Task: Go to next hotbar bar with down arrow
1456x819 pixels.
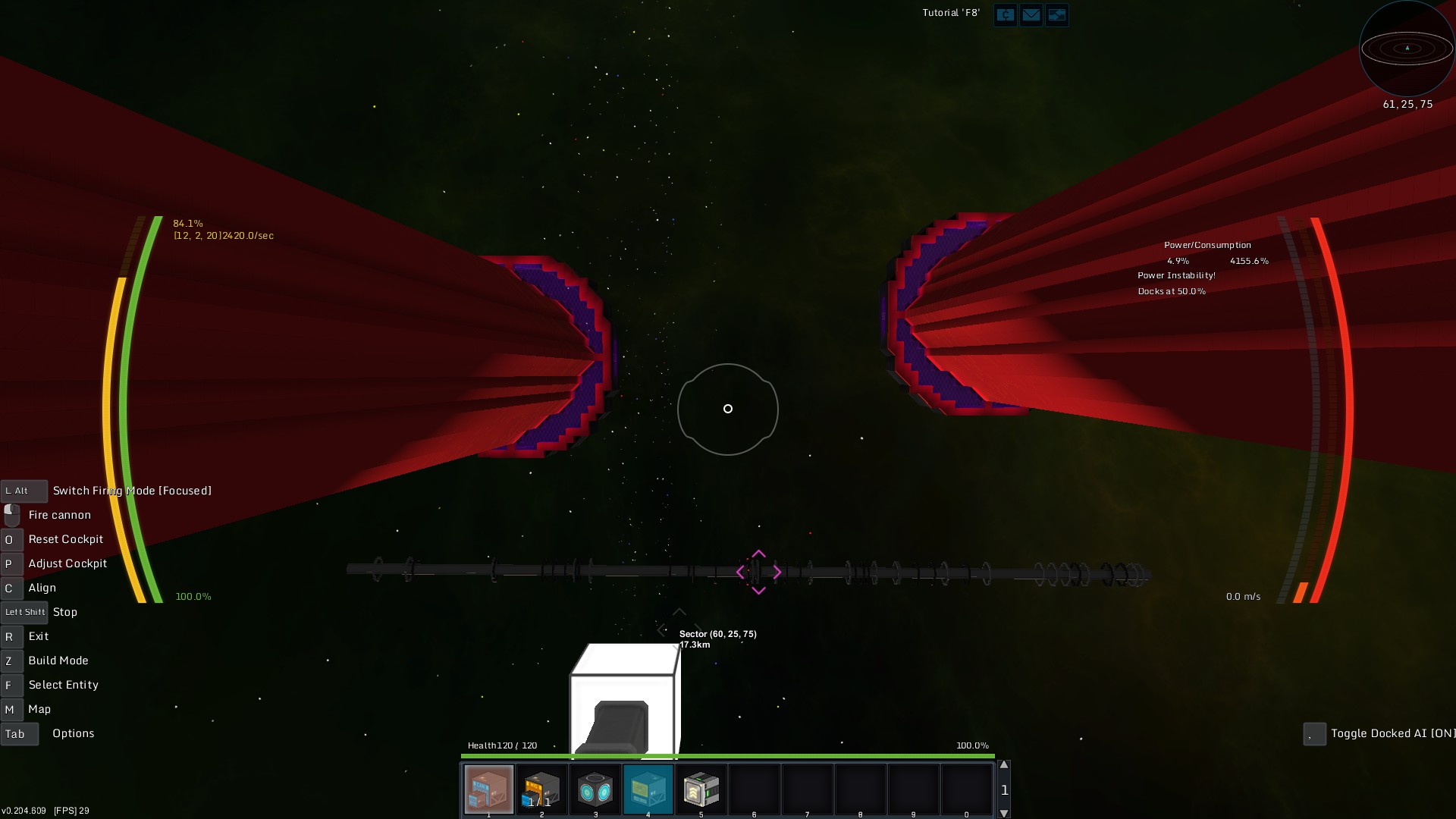Action: (x=1004, y=813)
